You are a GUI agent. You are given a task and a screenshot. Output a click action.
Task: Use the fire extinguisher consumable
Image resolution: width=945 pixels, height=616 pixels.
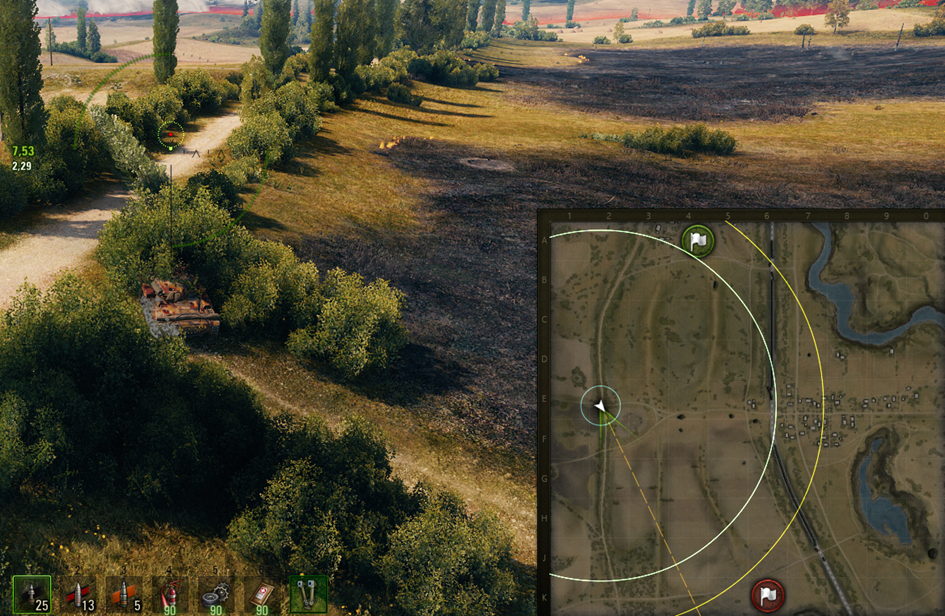coord(169,593)
